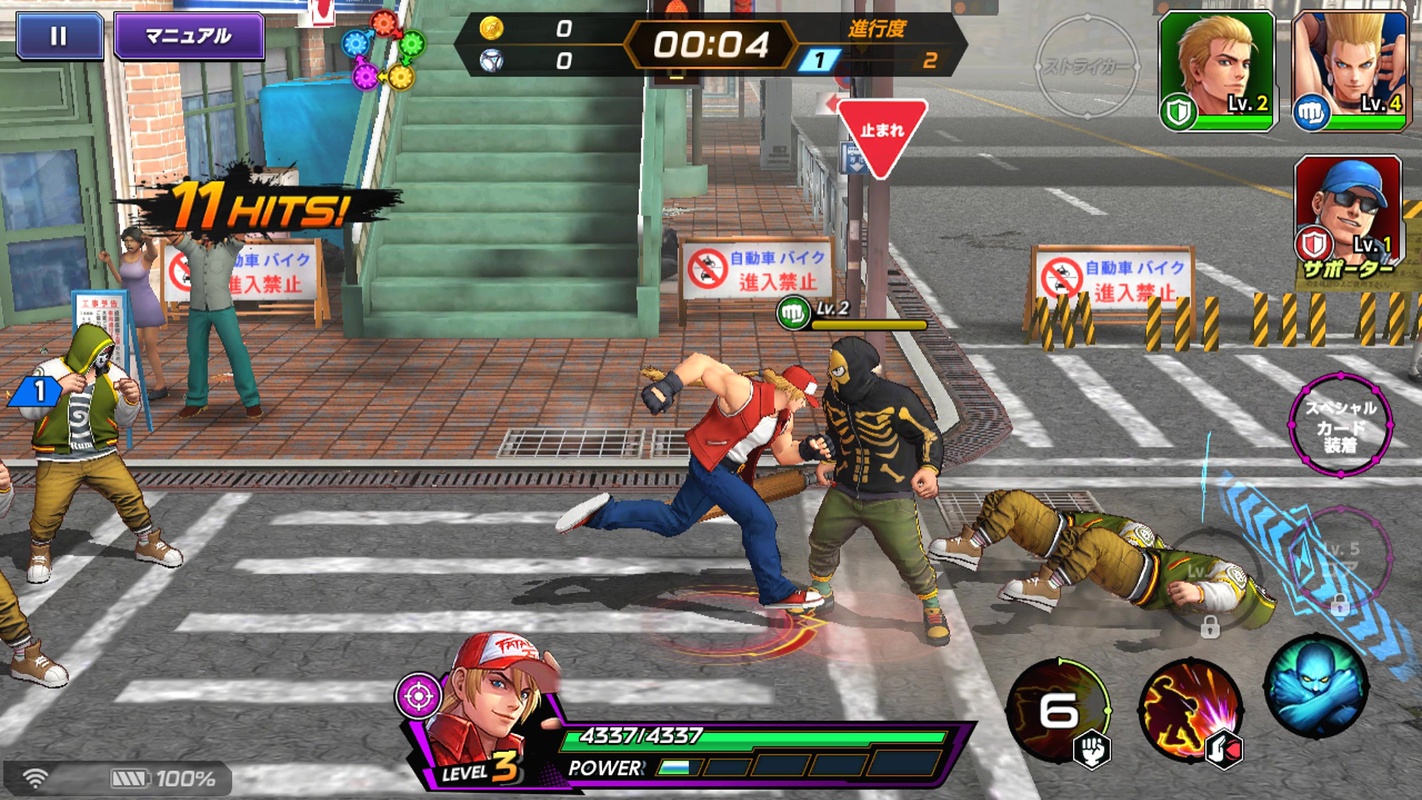Tap the スペシャルカード装着 special card slot

pos(1340,425)
